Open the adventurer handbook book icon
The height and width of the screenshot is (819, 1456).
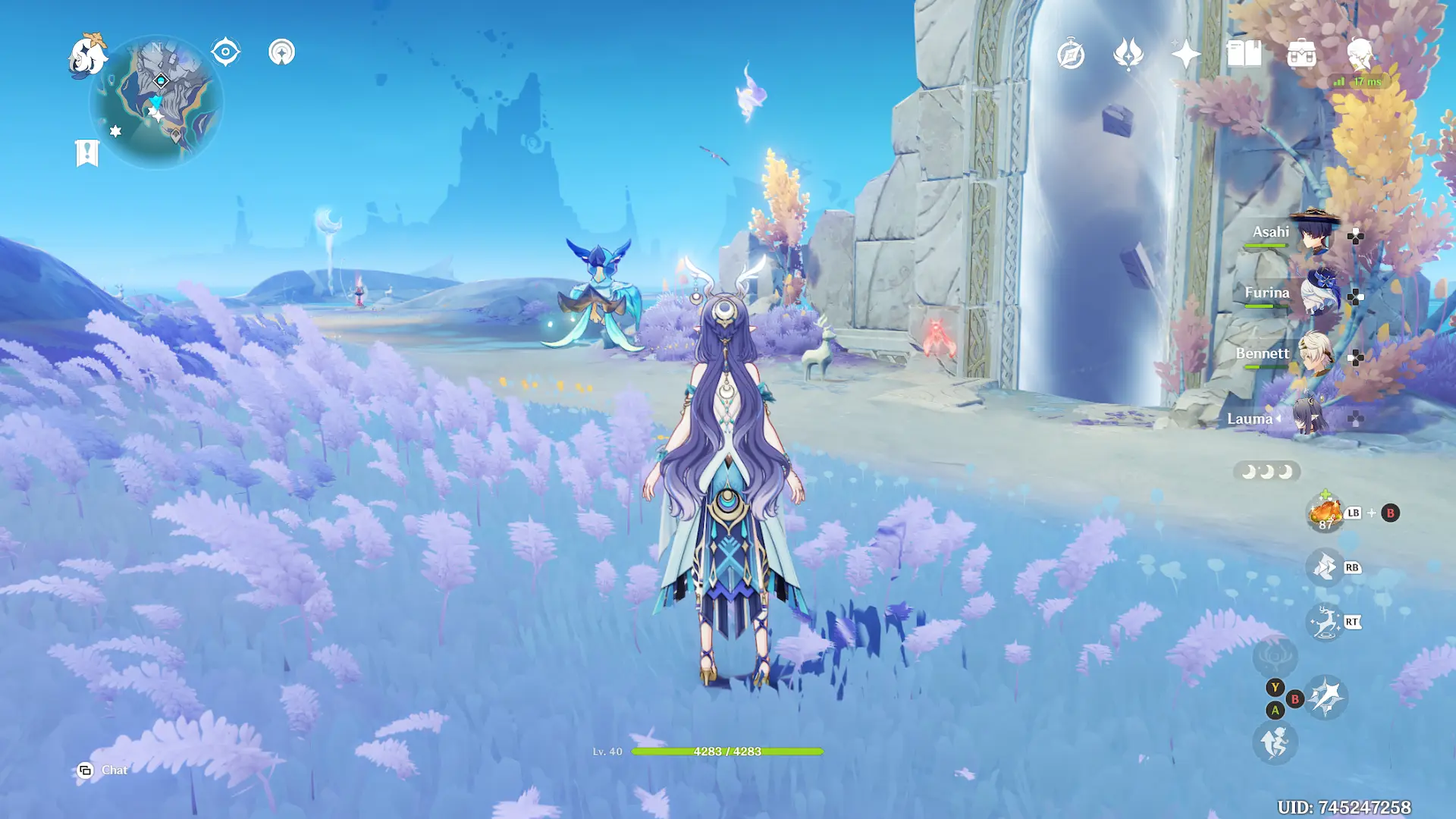coord(1244,55)
